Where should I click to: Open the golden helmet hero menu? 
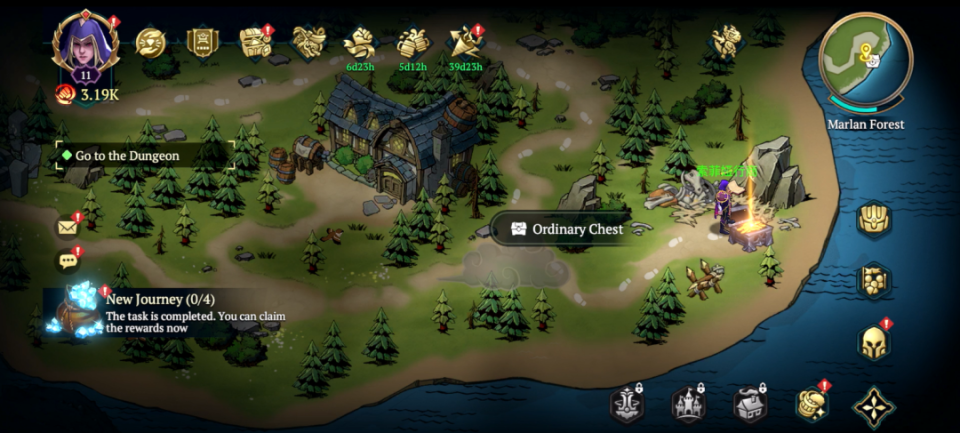click(873, 343)
